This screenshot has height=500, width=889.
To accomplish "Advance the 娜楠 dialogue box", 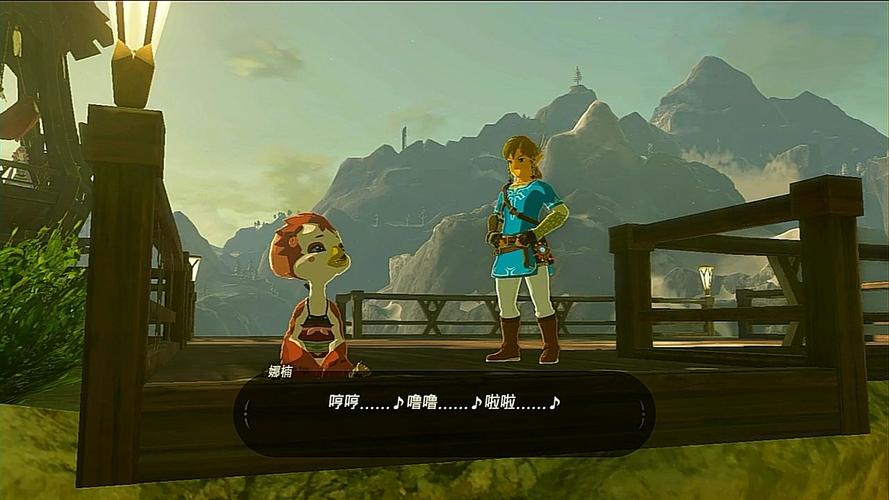I will (444, 411).
